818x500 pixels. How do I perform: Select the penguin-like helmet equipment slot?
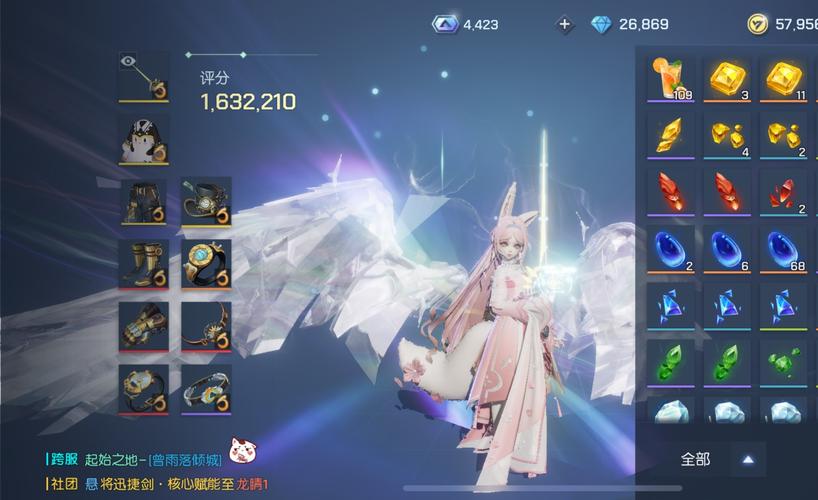144,139
